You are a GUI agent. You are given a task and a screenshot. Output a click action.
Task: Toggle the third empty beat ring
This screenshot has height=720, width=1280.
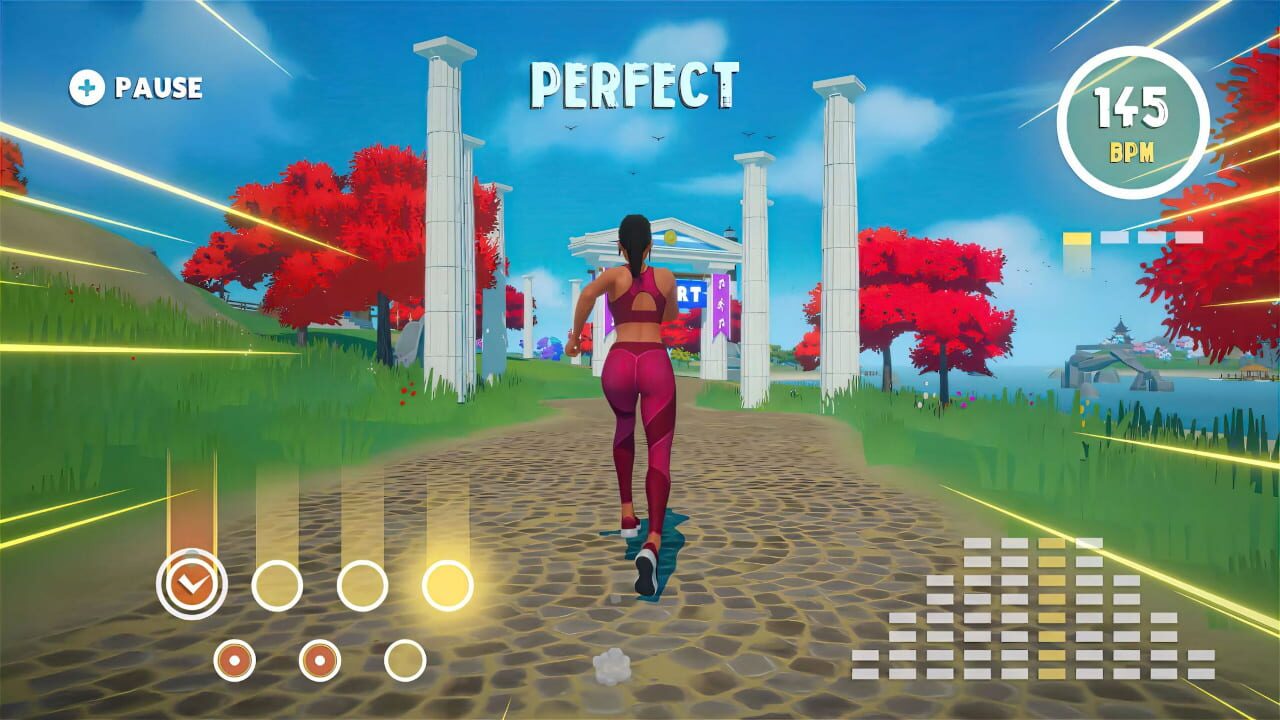coord(361,587)
